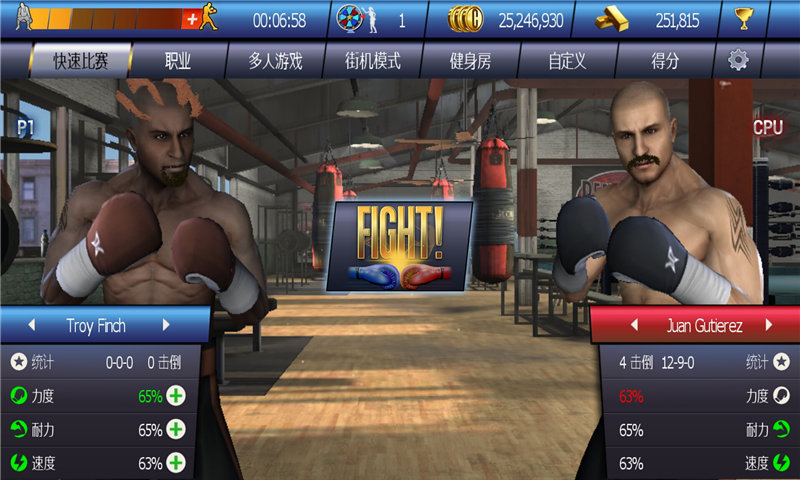
Task: Click the left arrow beside Troy Finch
Action: 31,326
